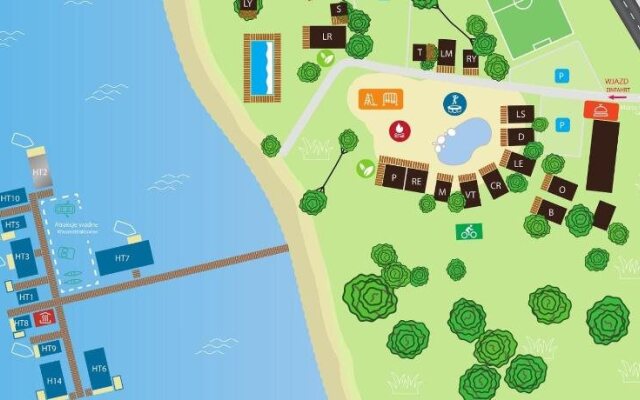
Task: Pick the cabin labeled RE
Action: coord(417,182)
